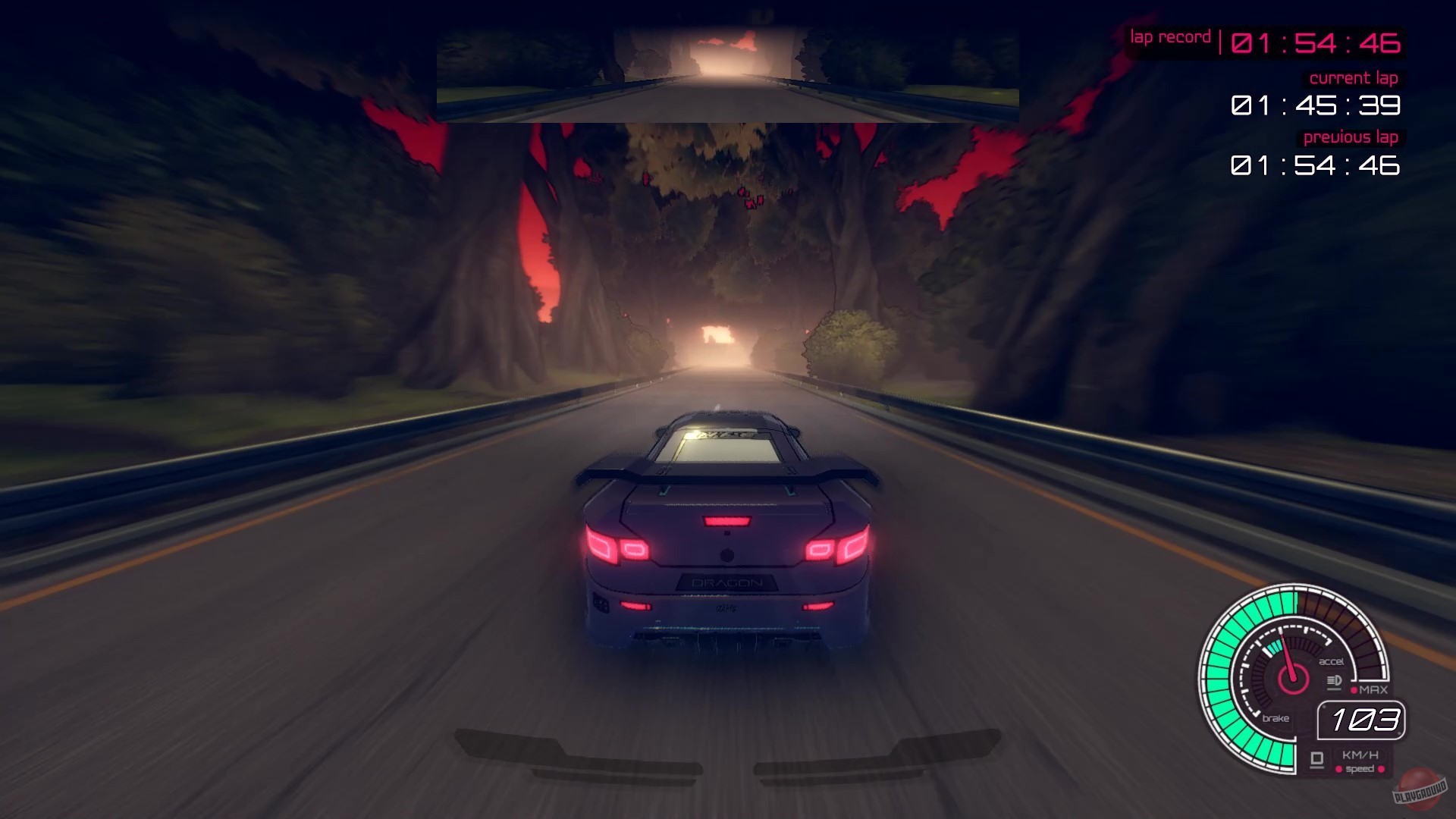
Task: Click the lap record time 01:54:46
Action: [x=1316, y=43]
